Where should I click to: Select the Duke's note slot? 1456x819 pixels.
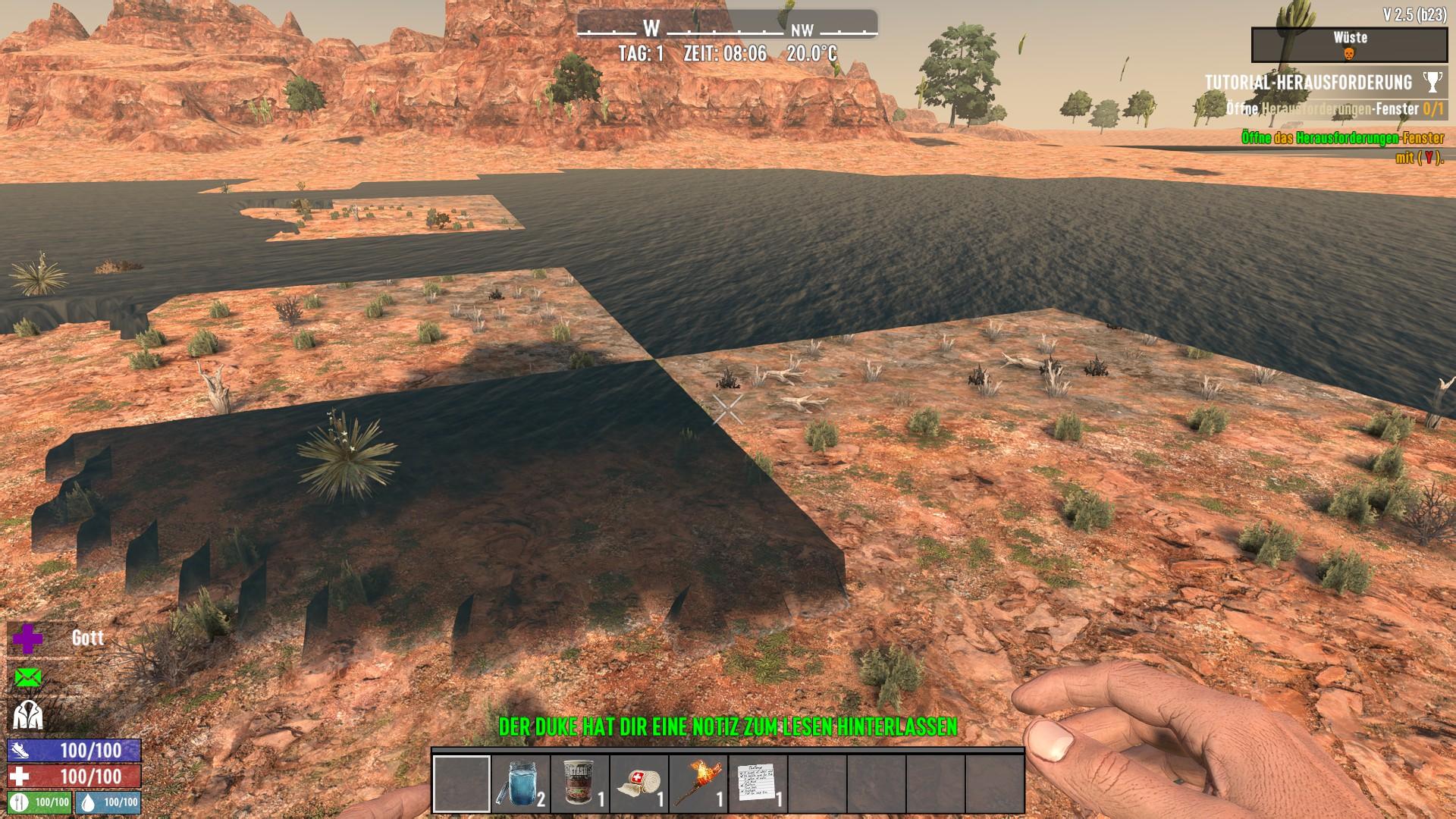[x=758, y=783]
